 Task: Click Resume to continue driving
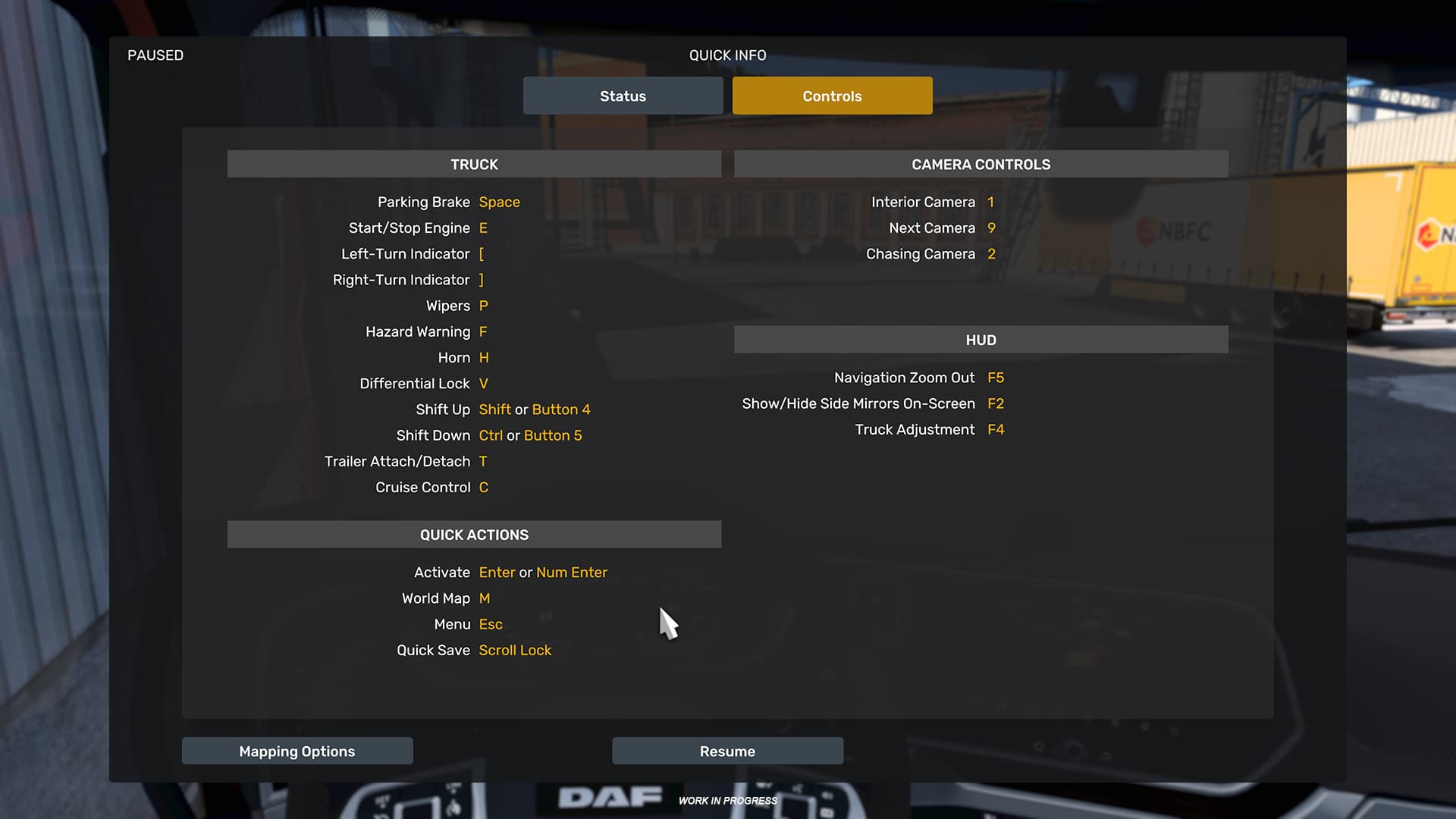point(726,751)
